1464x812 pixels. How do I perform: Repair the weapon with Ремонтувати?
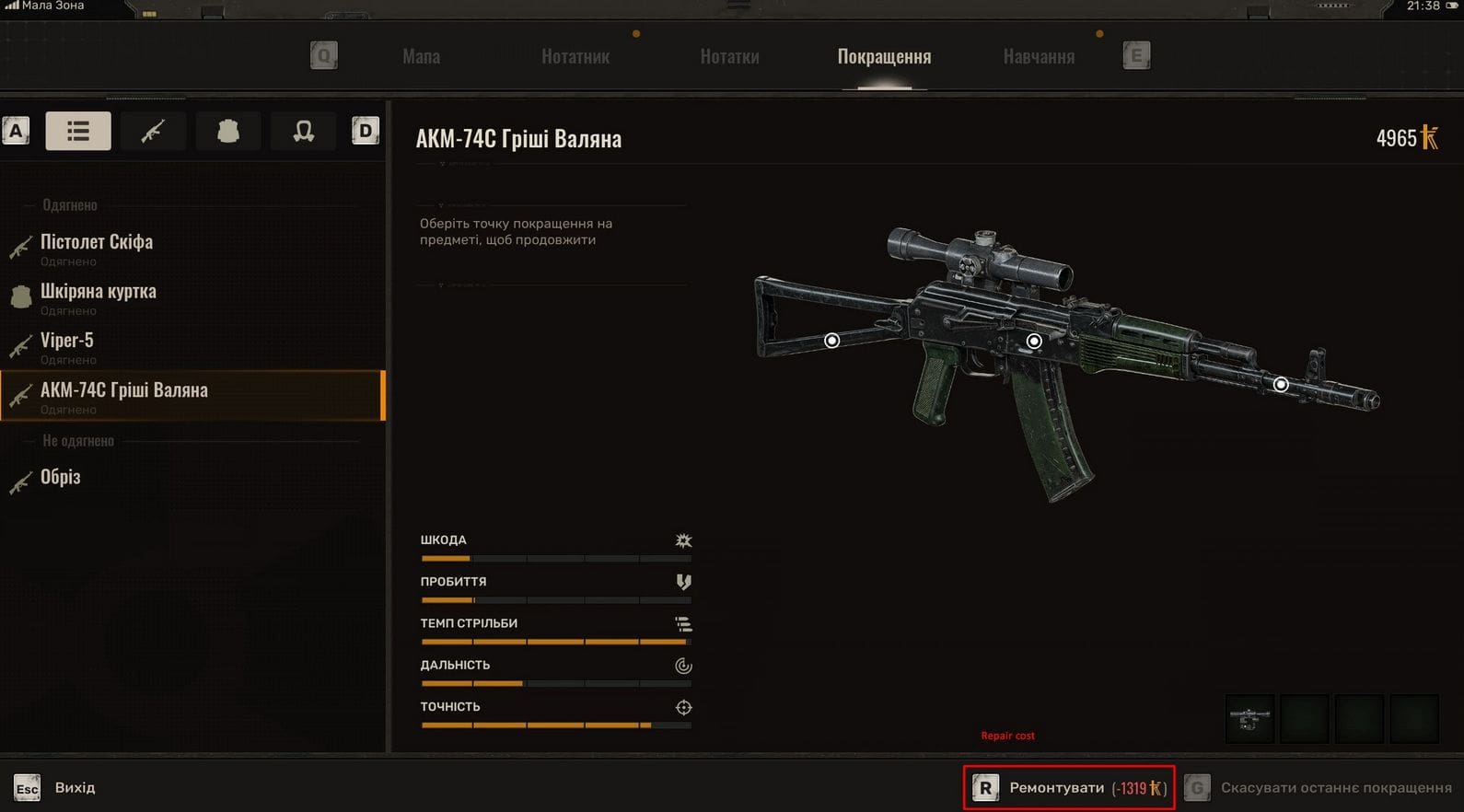point(1069,788)
